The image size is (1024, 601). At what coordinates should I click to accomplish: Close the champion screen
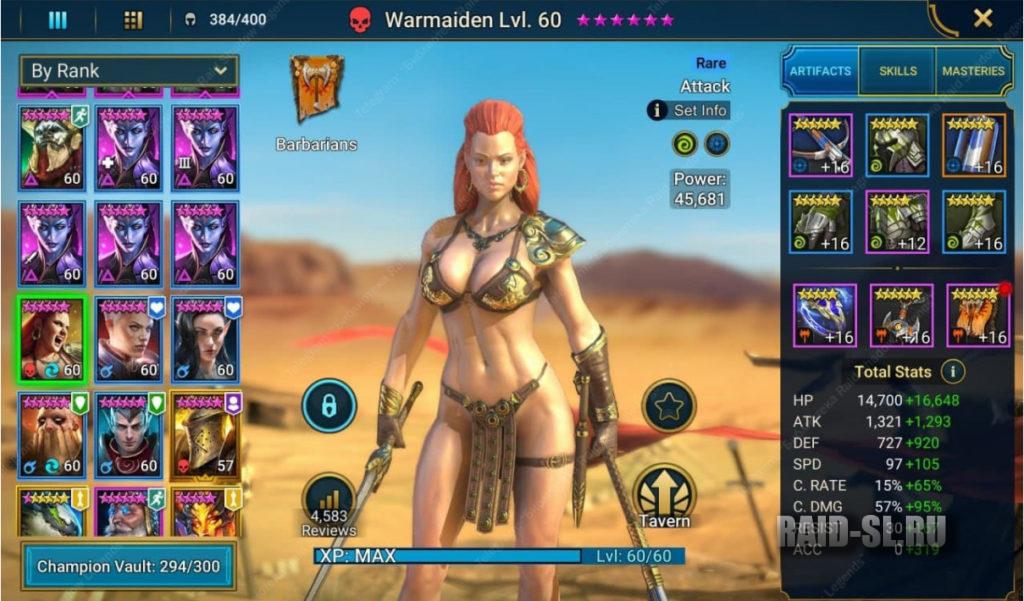982,19
